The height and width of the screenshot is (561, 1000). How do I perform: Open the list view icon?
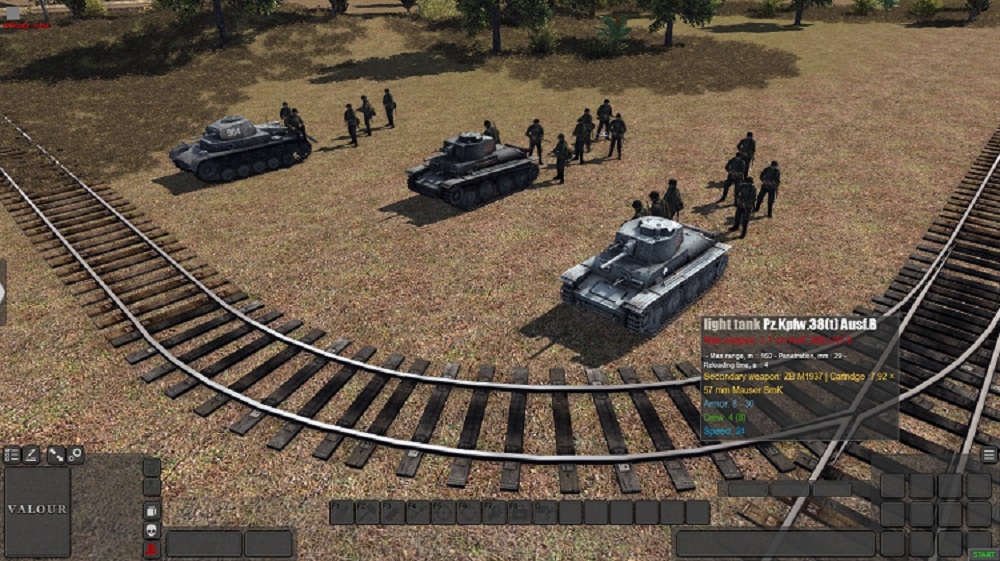click(x=12, y=455)
